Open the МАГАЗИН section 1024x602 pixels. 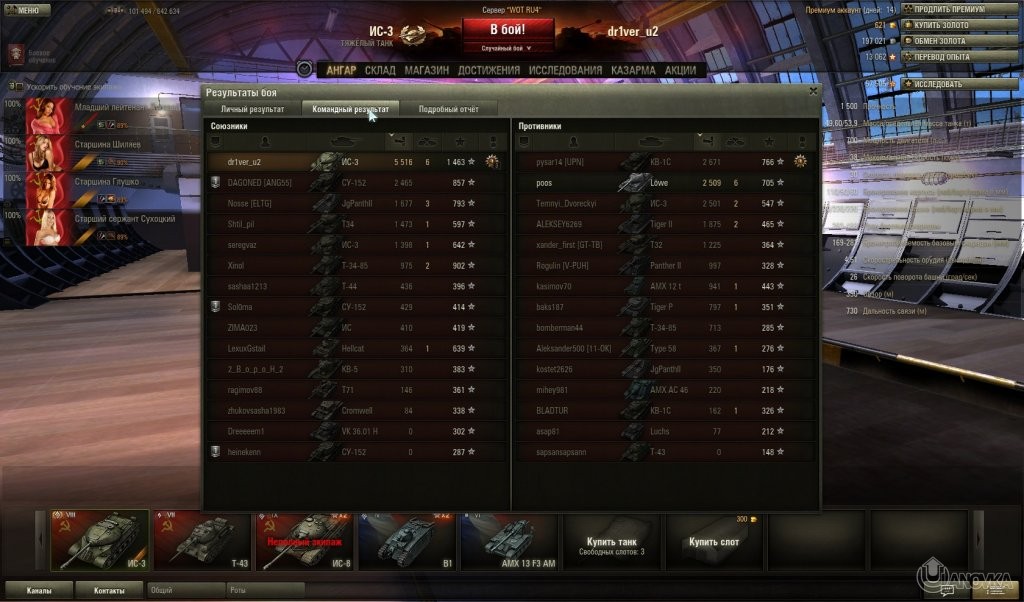(x=426, y=70)
